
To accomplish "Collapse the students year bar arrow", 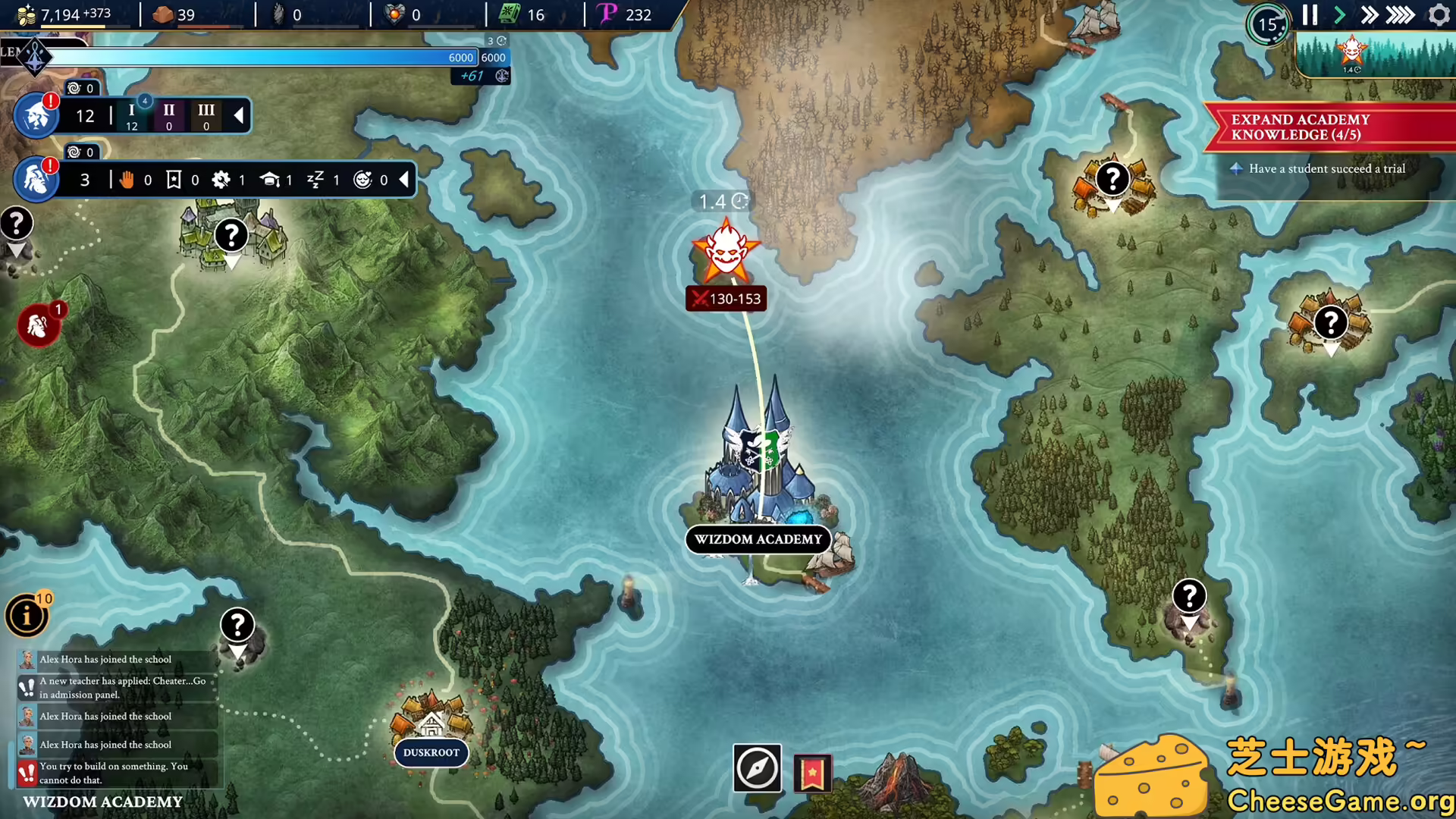I will [239, 115].
